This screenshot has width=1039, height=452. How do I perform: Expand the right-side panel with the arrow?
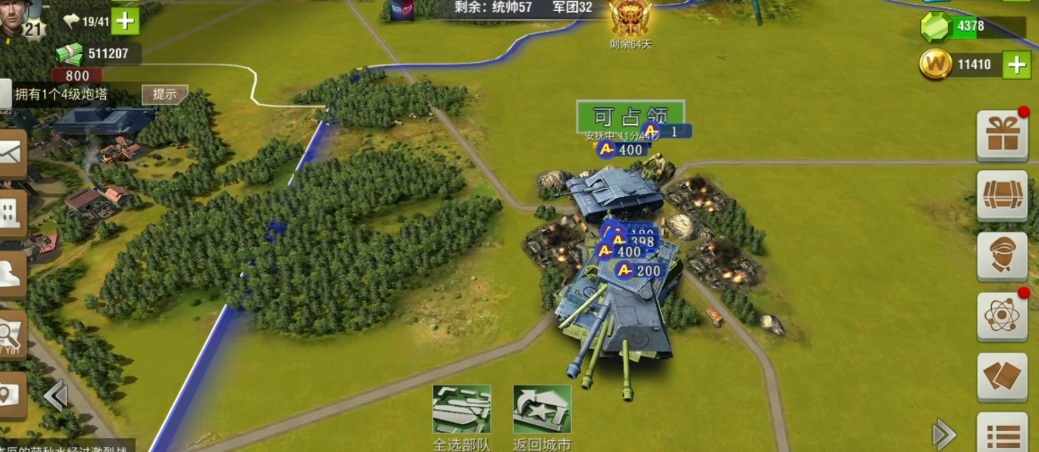(x=943, y=433)
